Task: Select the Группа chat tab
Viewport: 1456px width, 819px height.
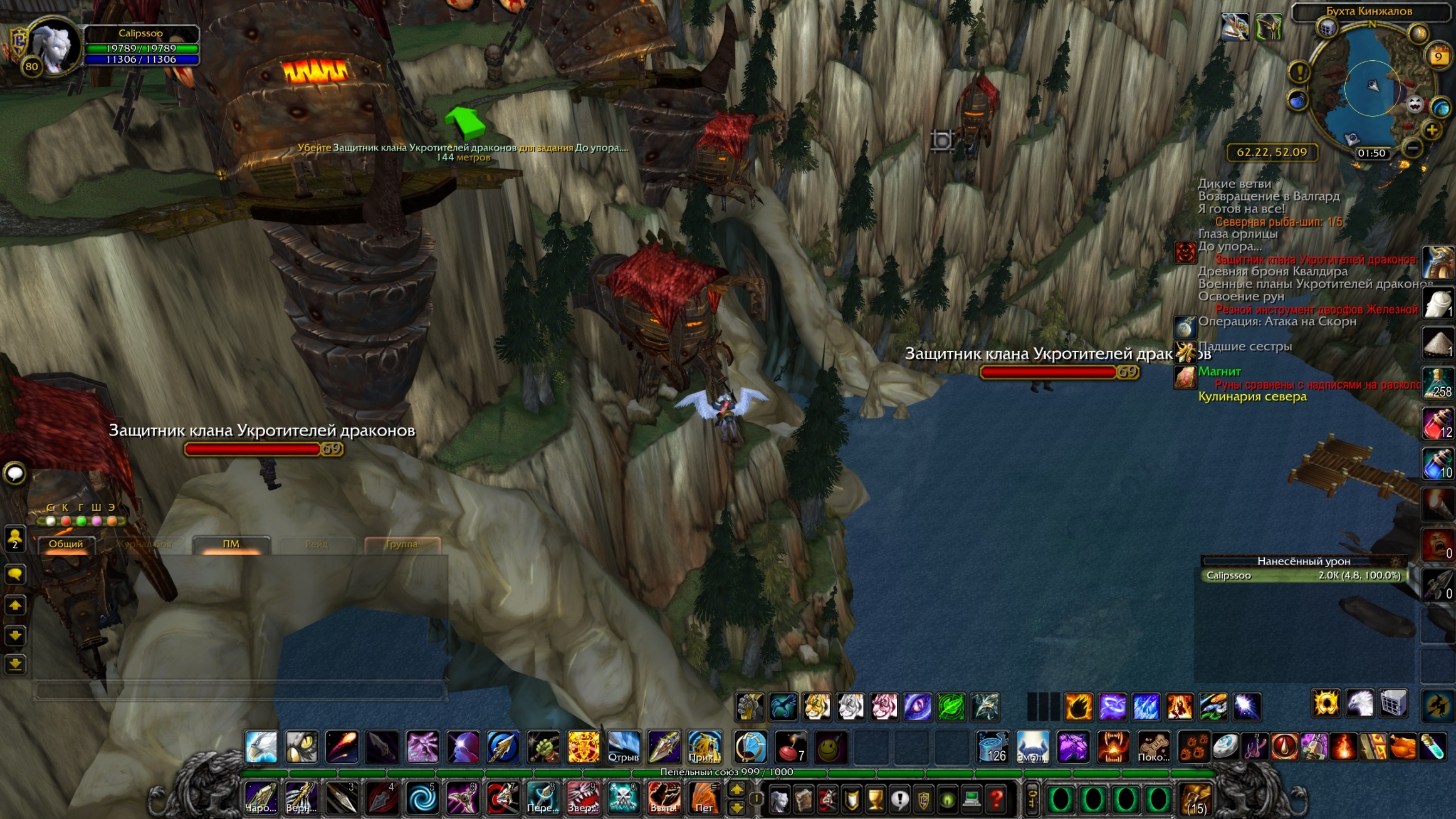Action: tap(402, 544)
